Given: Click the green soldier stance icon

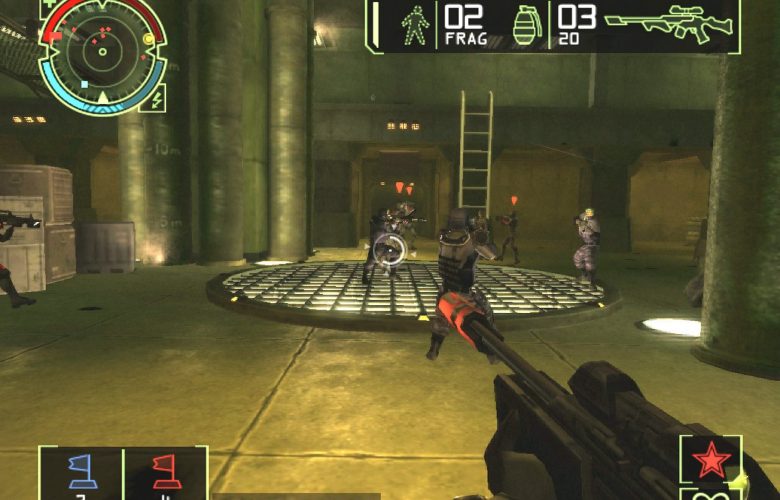Looking at the screenshot, I should [x=413, y=25].
